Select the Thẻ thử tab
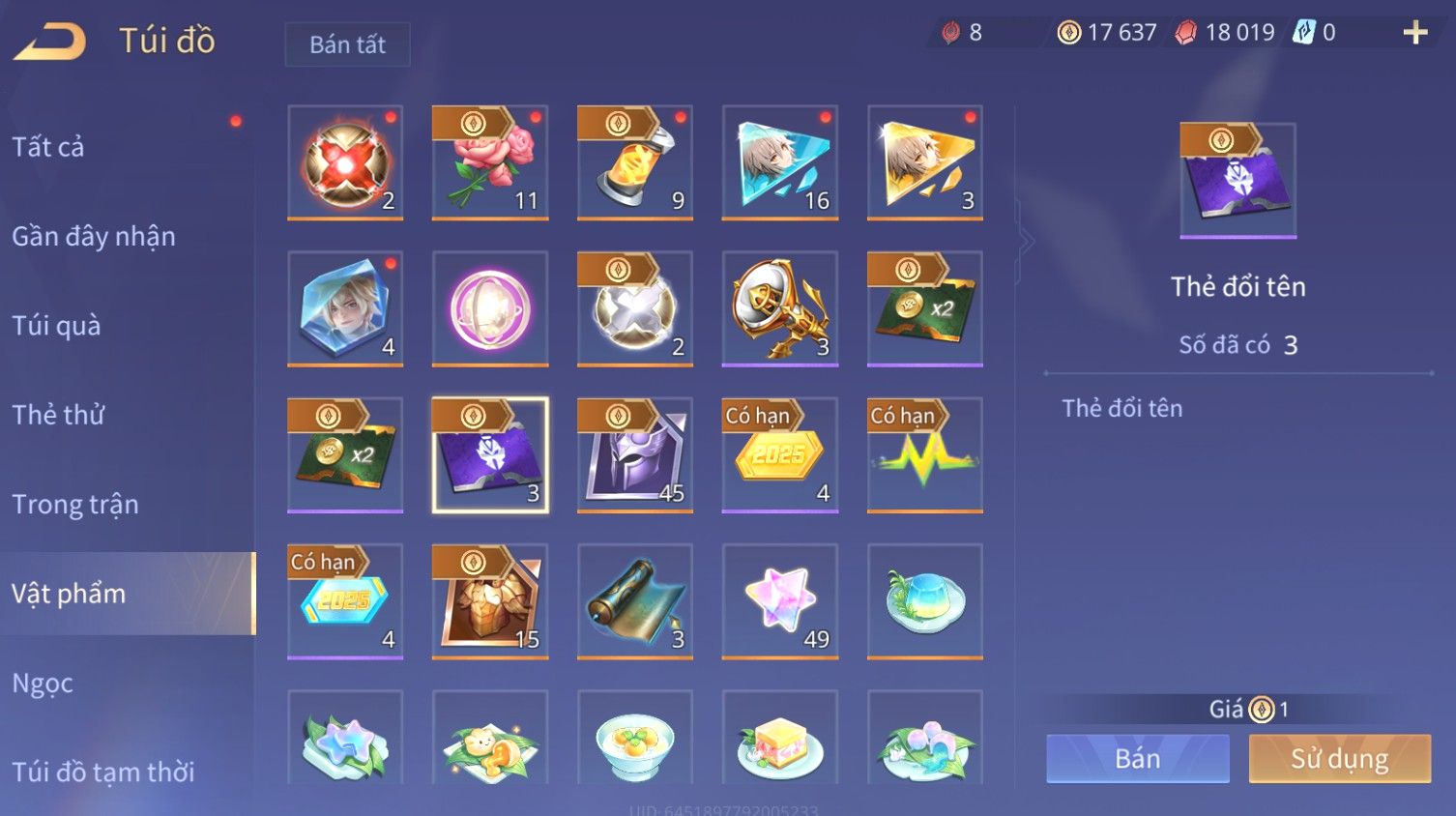The height and width of the screenshot is (816, 1456). [x=58, y=415]
